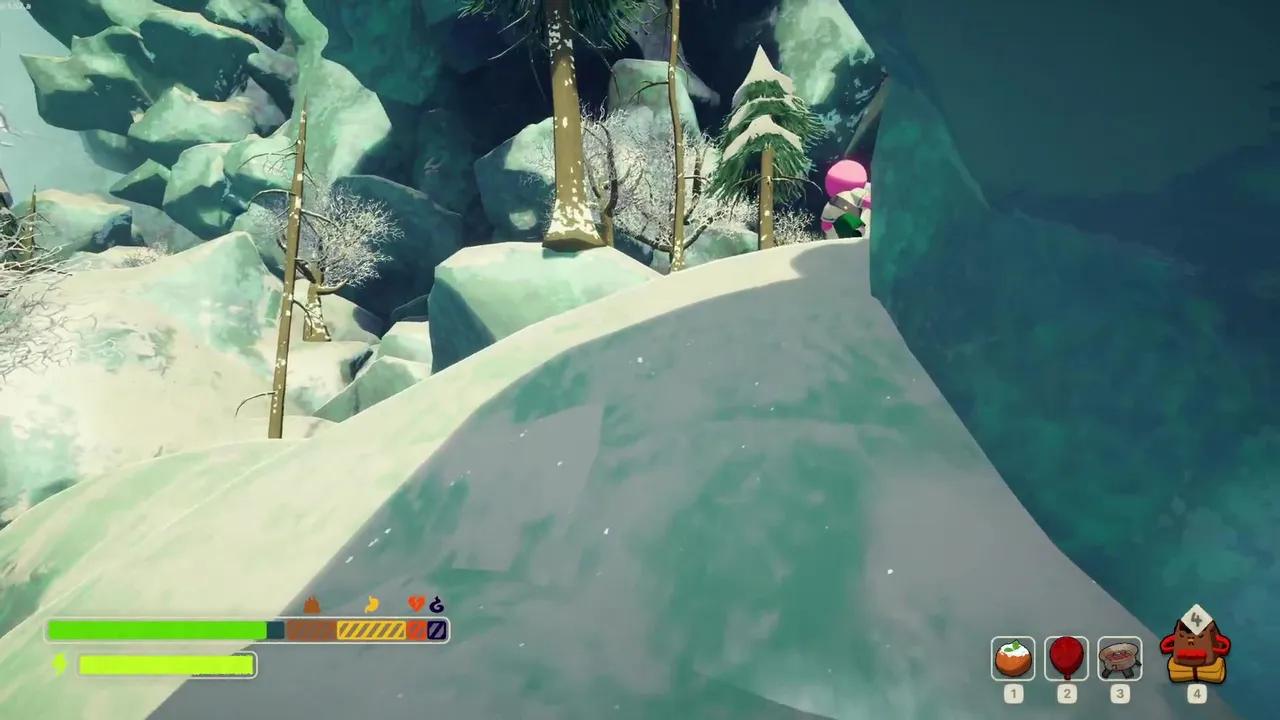Choose the red balloon hotbar slot
The width and height of the screenshot is (1280, 720).
(1066, 658)
